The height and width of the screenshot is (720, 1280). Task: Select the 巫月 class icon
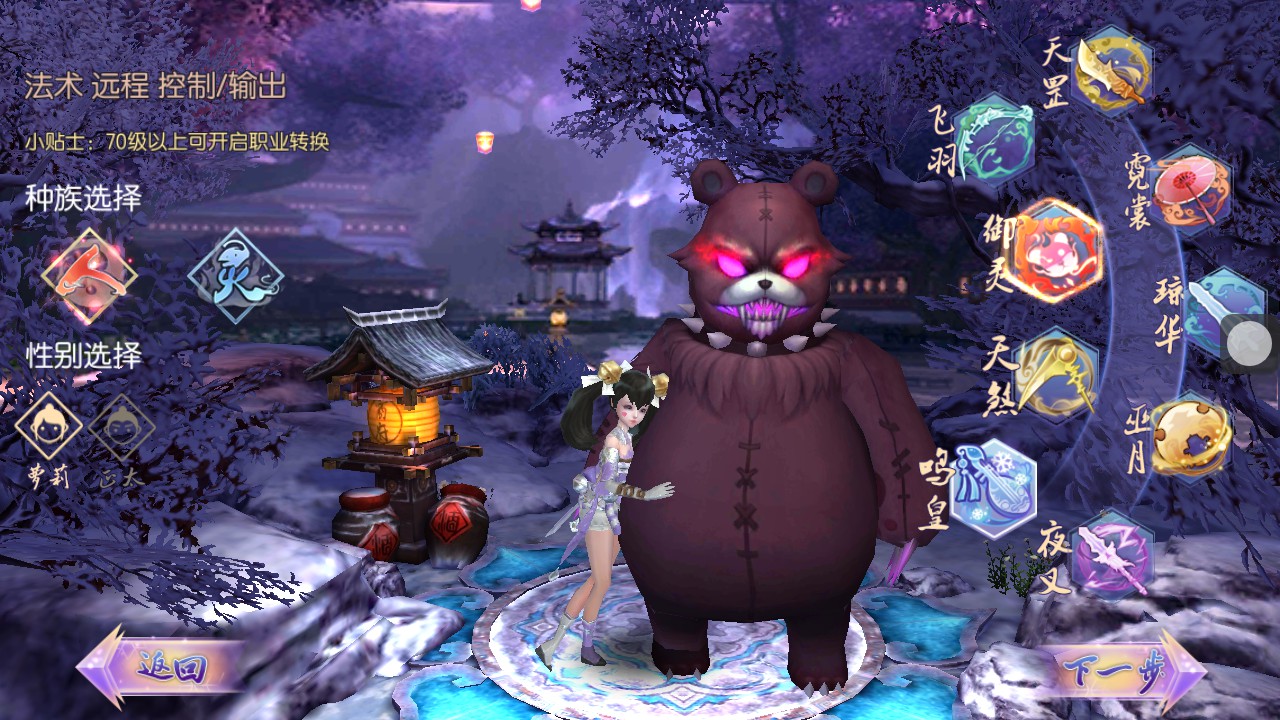coord(1190,437)
